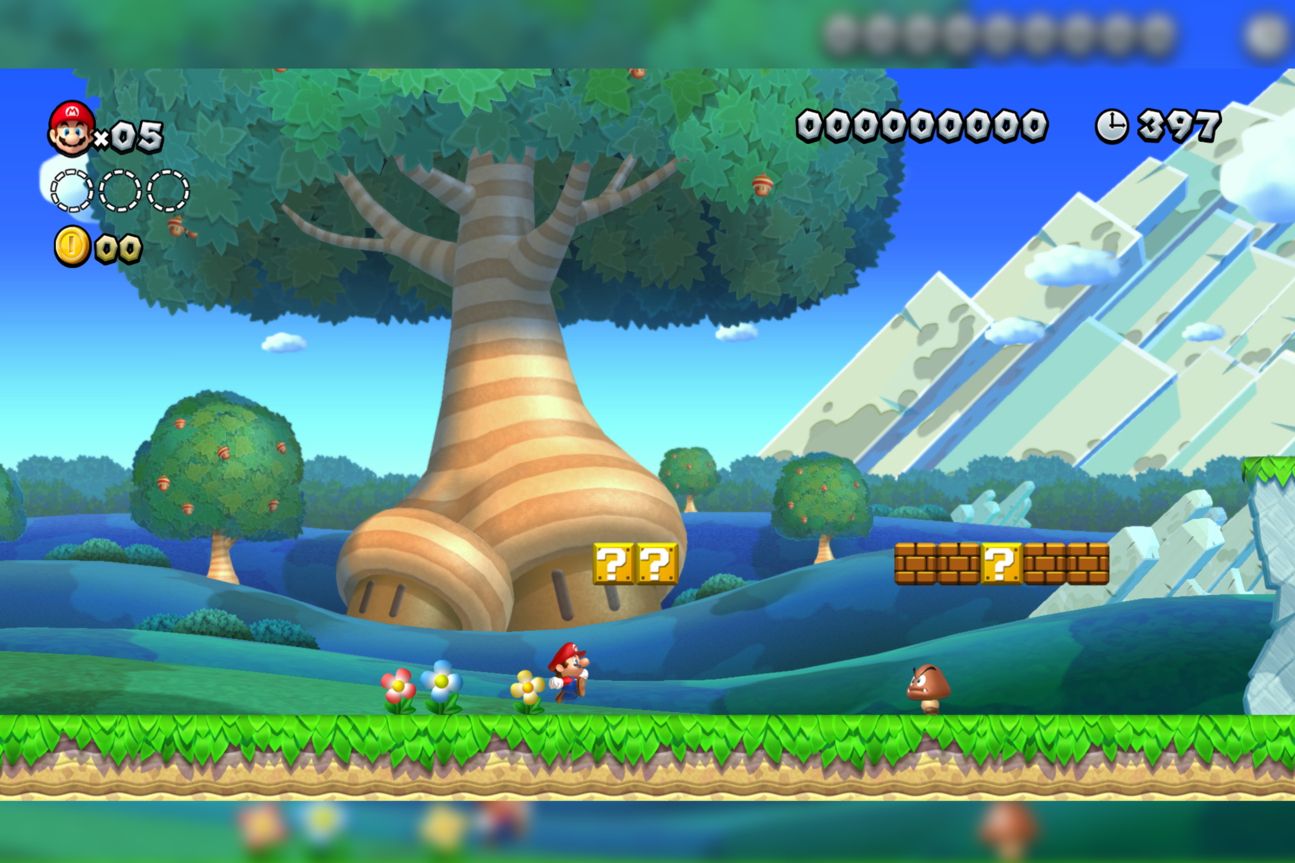
Task: Select the x05 lives counter text
Action: [x=126, y=135]
